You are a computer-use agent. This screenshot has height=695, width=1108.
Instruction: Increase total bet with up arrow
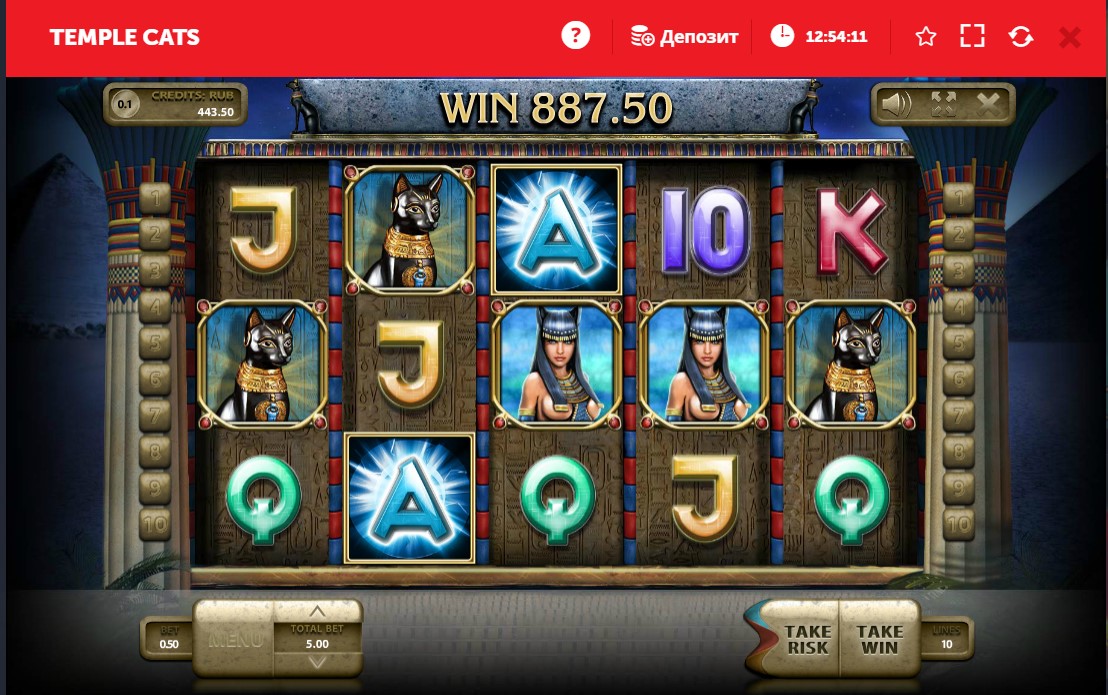317,612
